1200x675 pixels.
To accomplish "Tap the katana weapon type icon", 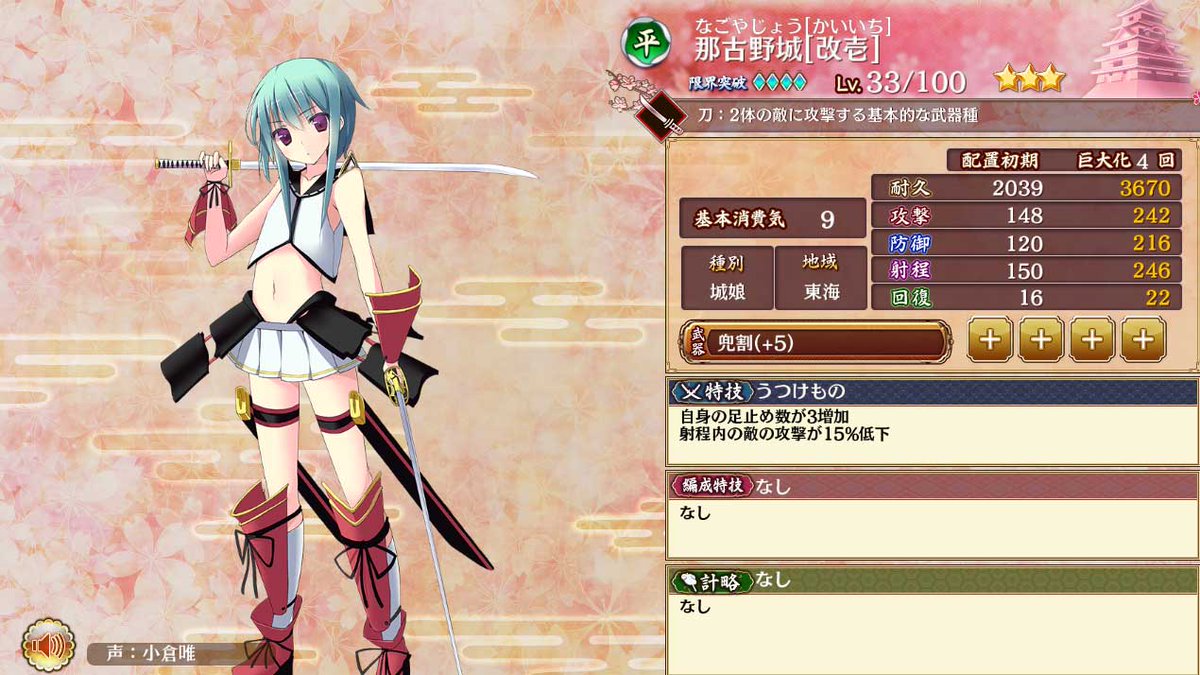I will [663, 115].
